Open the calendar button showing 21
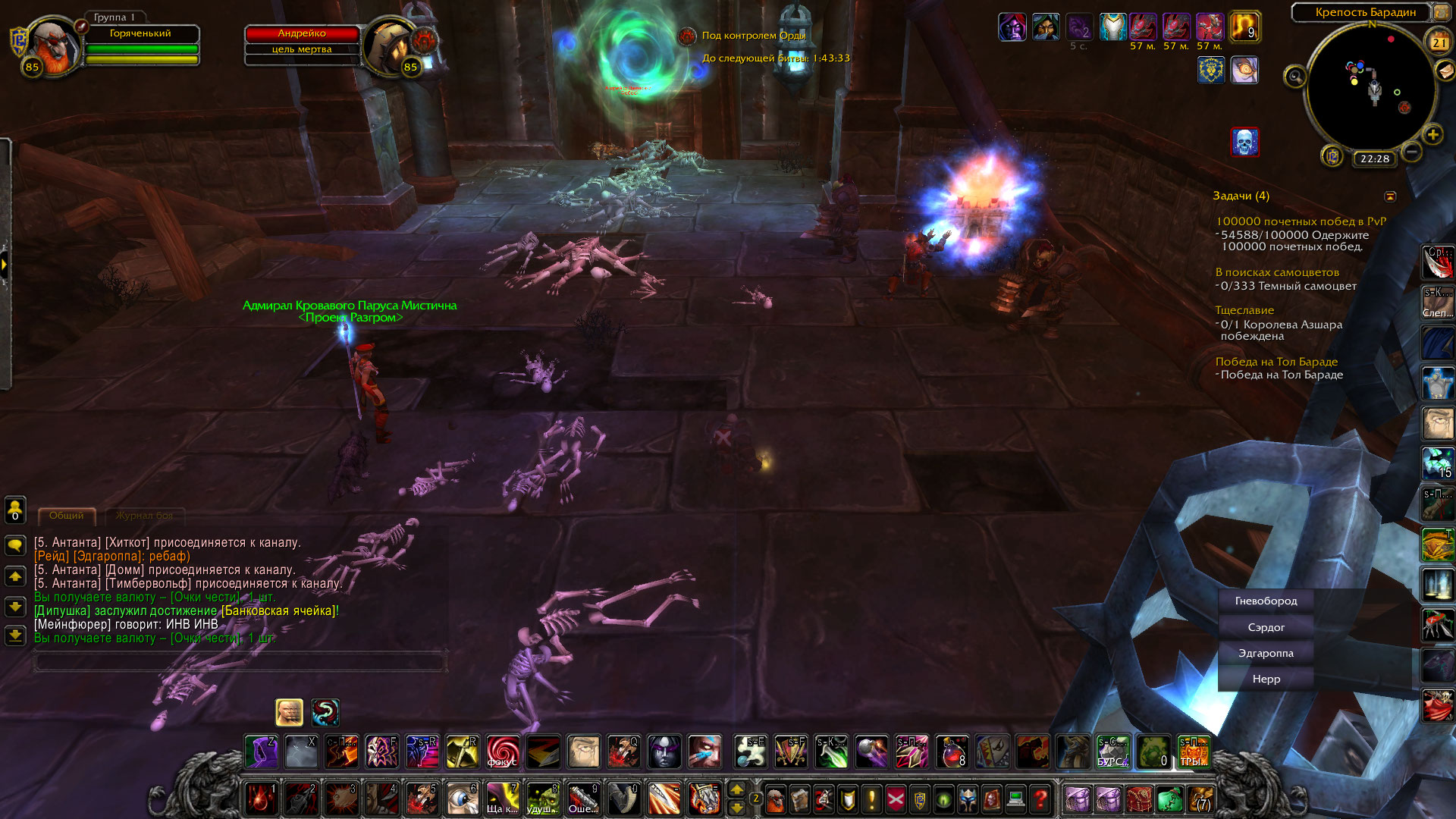Image resolution: width=1456 pixels, height=819 pixels. (x=1439, y=42)
